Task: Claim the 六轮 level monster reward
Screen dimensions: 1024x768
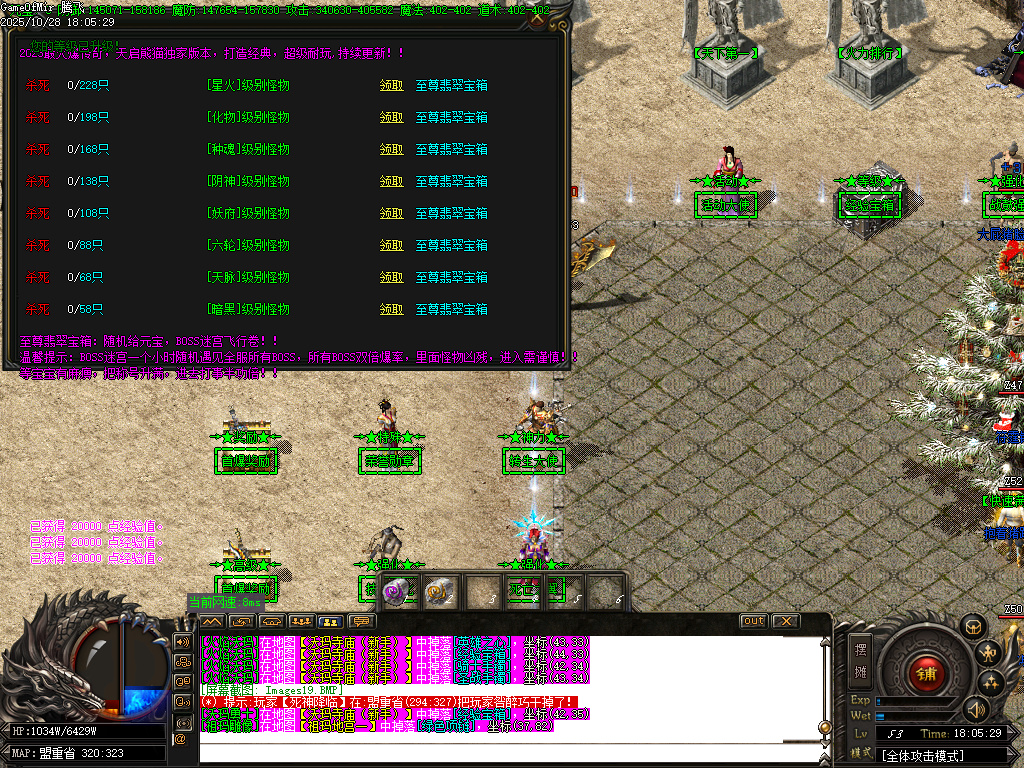Action: [391, 246]
